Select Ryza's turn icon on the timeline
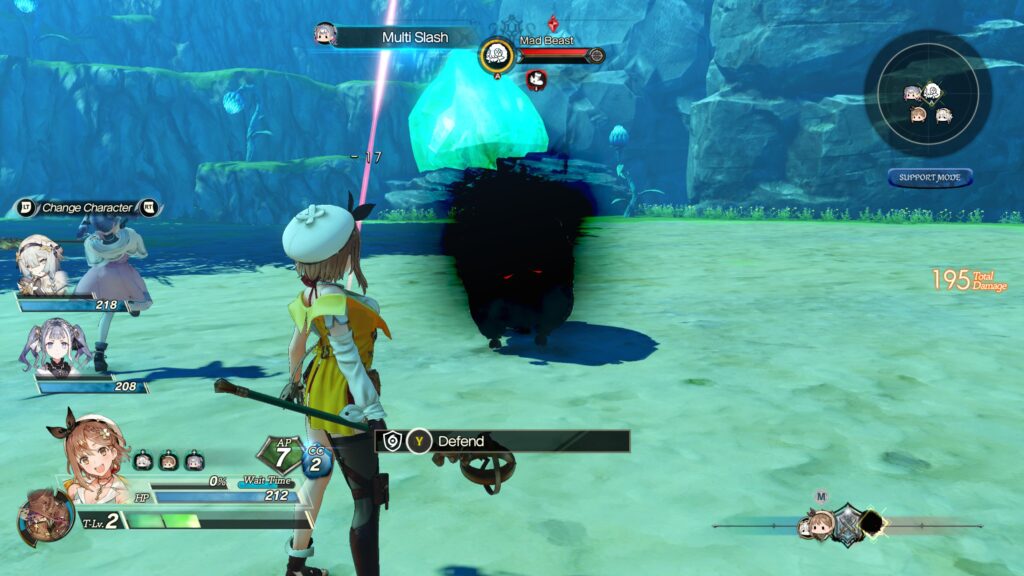1024x576 pixels. click(821, 523)
